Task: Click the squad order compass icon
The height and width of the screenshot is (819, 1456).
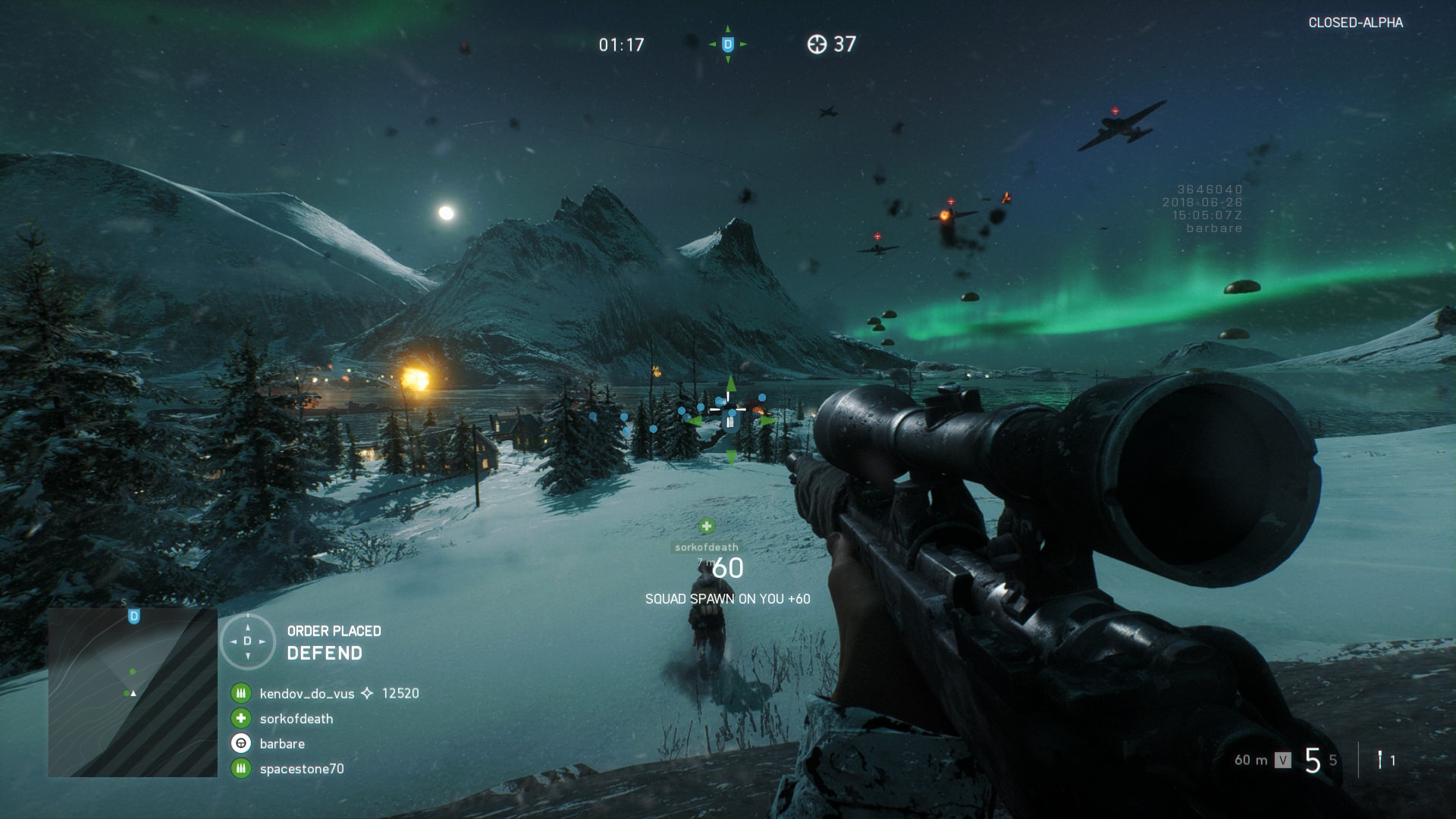Action: 247,642
